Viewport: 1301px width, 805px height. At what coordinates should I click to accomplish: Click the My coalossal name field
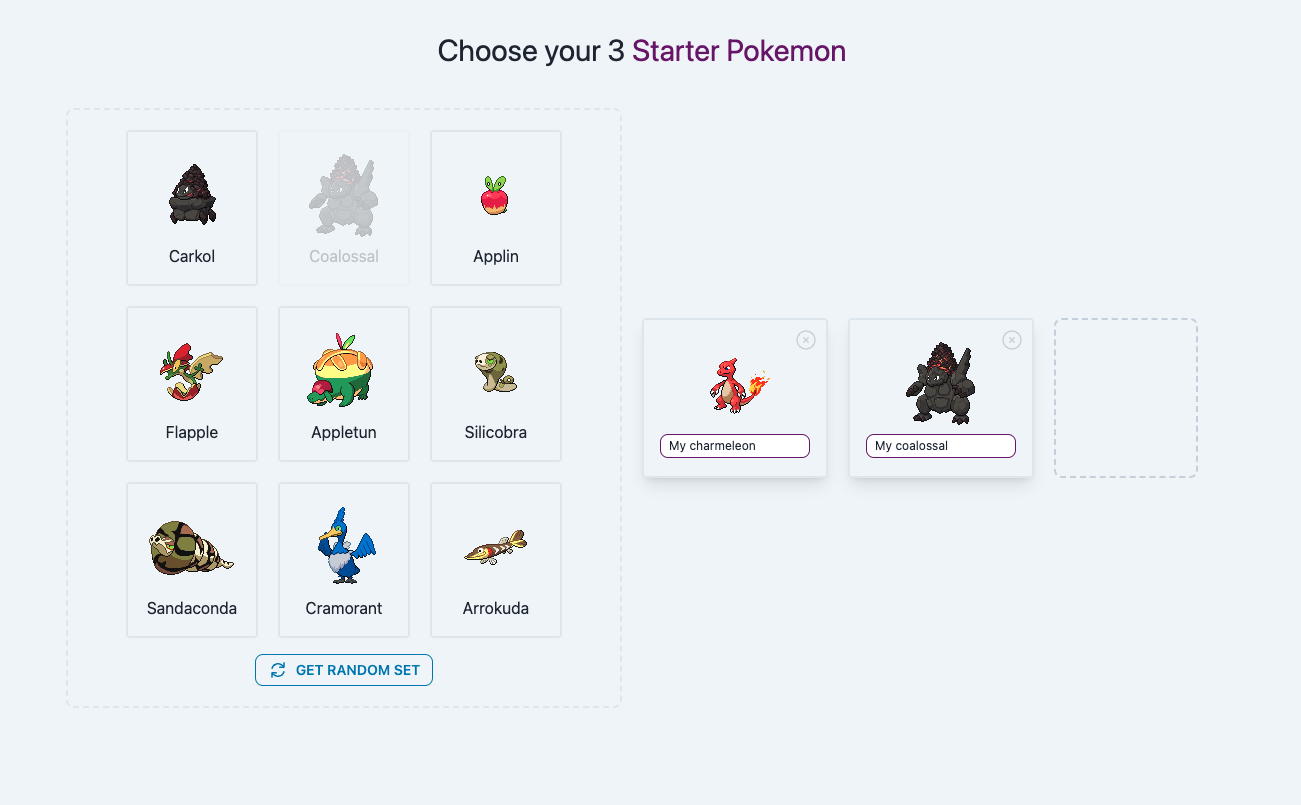(x=940, y=445)
